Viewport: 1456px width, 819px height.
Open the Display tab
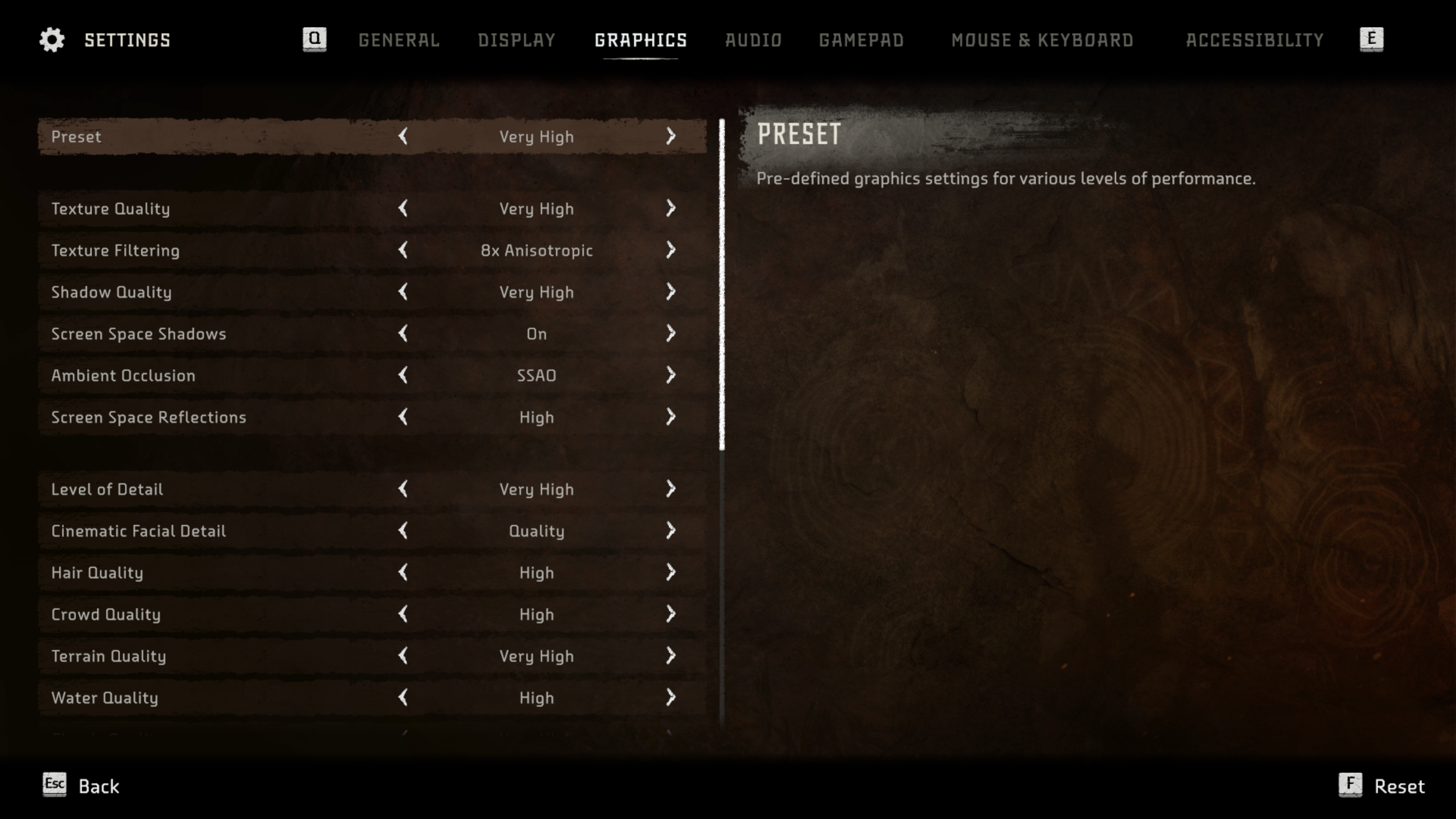click(x=516, y=40)
